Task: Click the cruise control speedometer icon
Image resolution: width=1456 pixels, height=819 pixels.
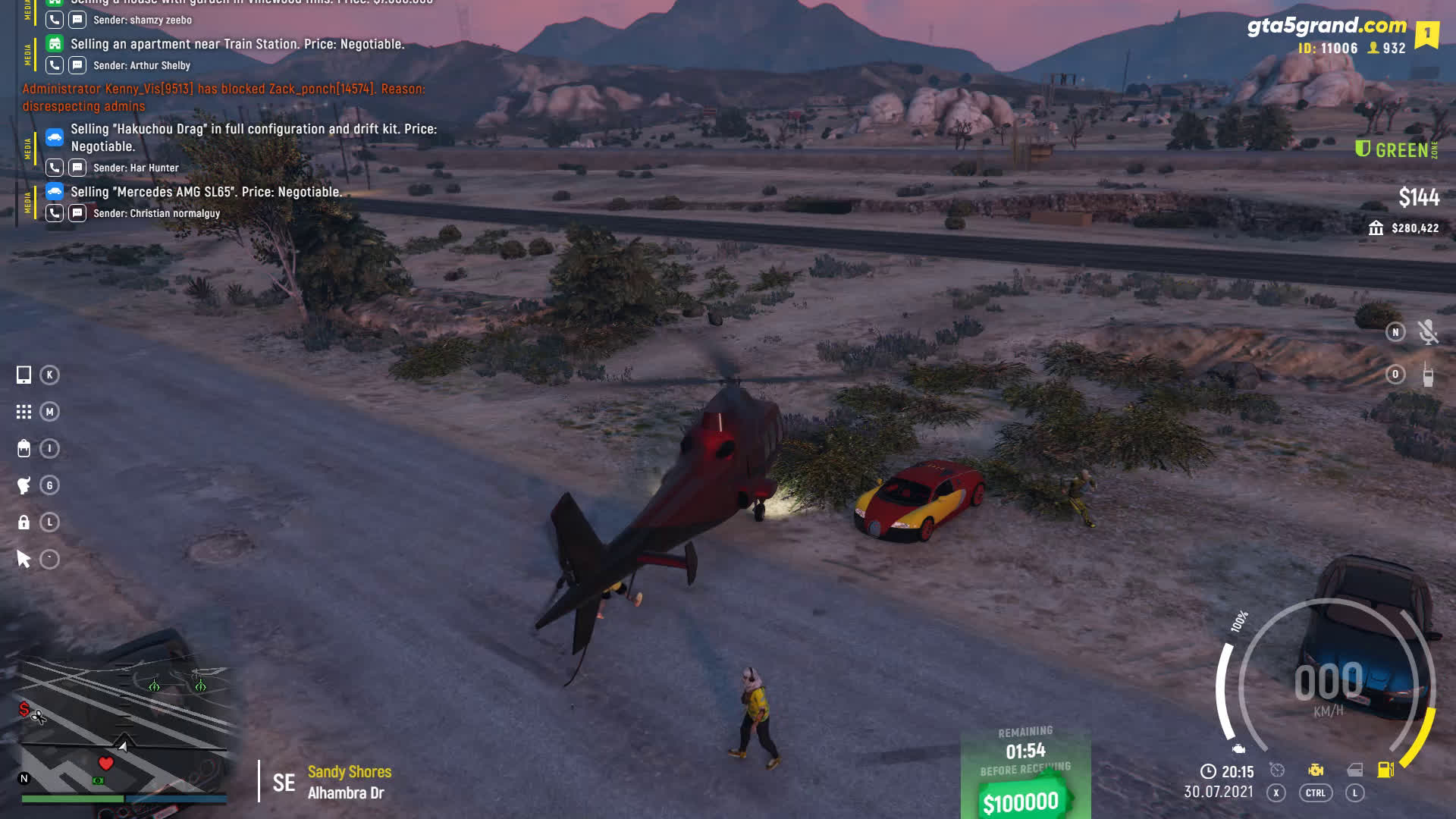Action: click(x=1277, y=770)
